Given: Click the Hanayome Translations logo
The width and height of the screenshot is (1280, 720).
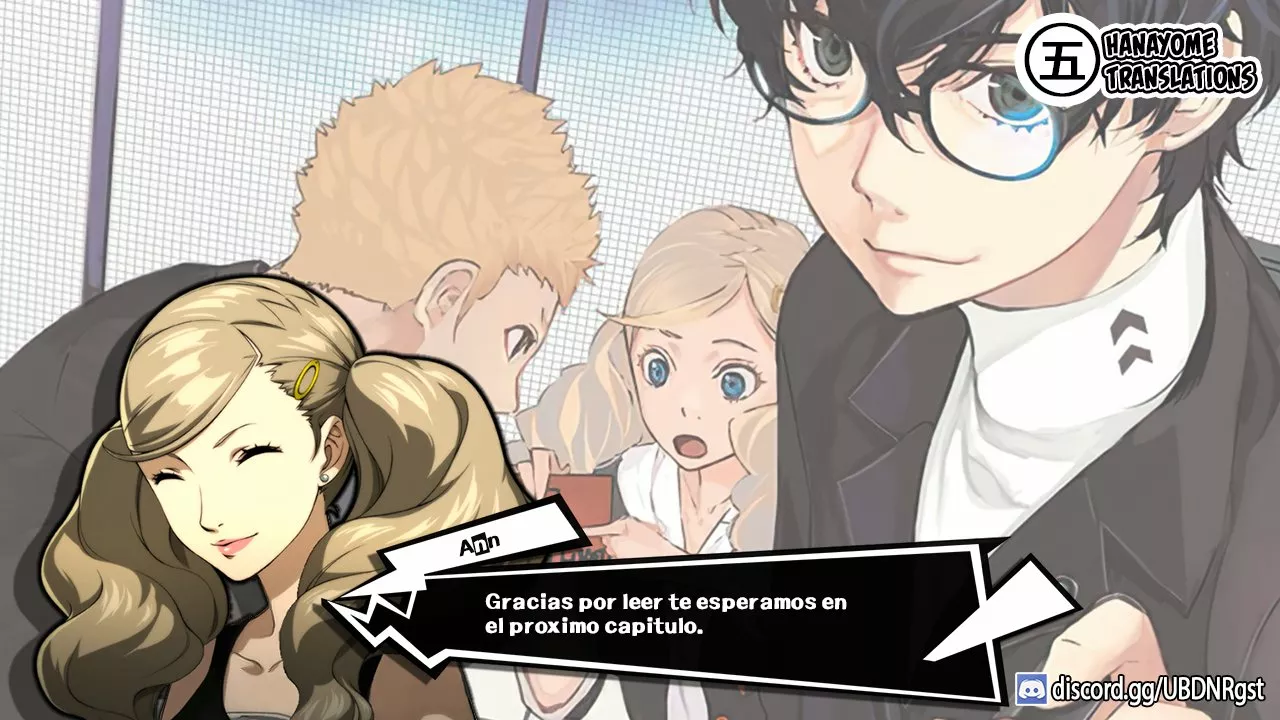Looking at the screenshot, I should tap(1140, 61).
